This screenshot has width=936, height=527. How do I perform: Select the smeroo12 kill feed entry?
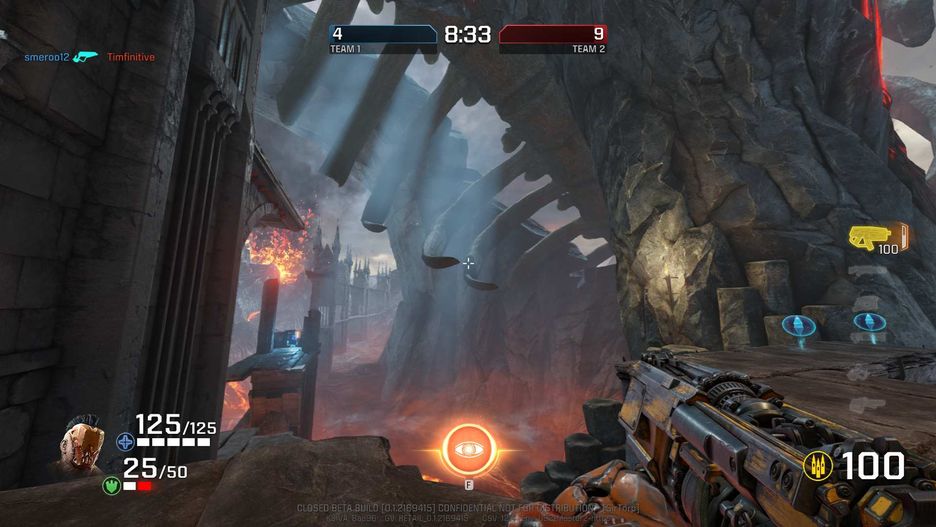click(47, 57)
